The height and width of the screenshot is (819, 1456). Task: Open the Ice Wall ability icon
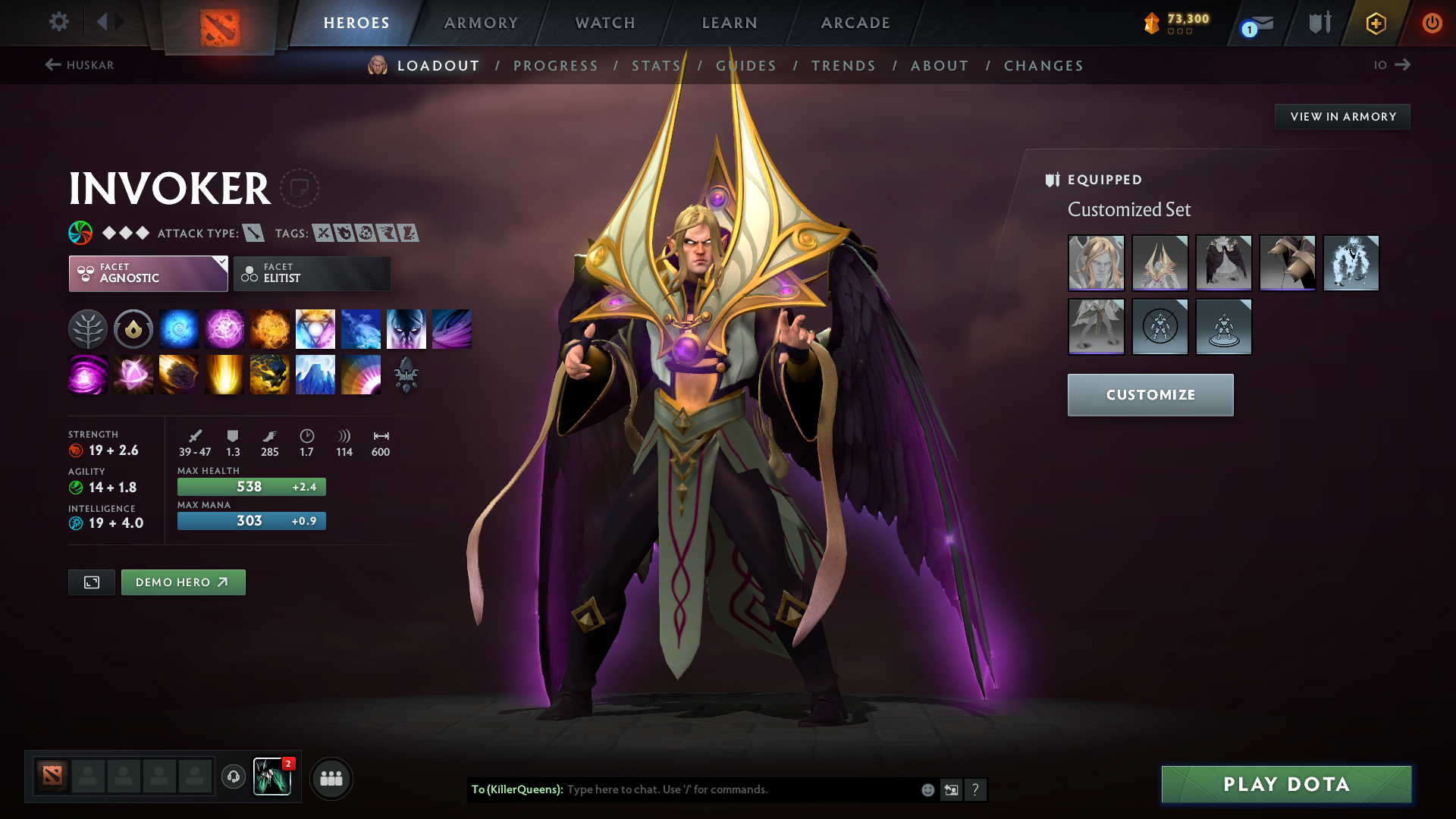pyautogui.click(x=315, y=375)
